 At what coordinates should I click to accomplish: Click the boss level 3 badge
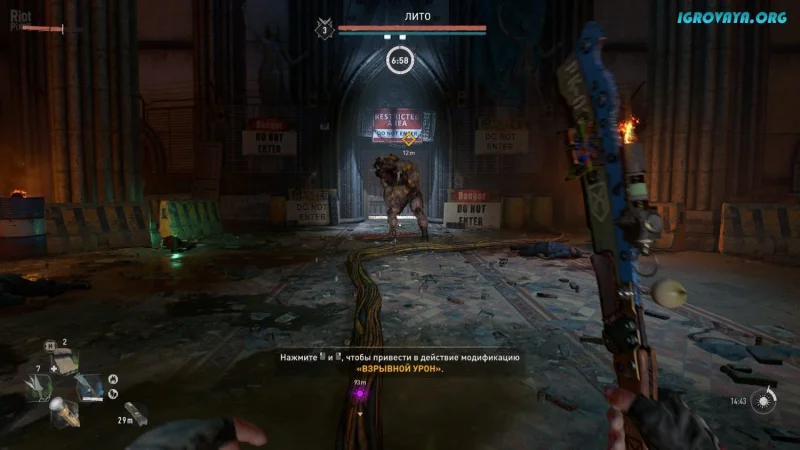(x=324, y=30)
